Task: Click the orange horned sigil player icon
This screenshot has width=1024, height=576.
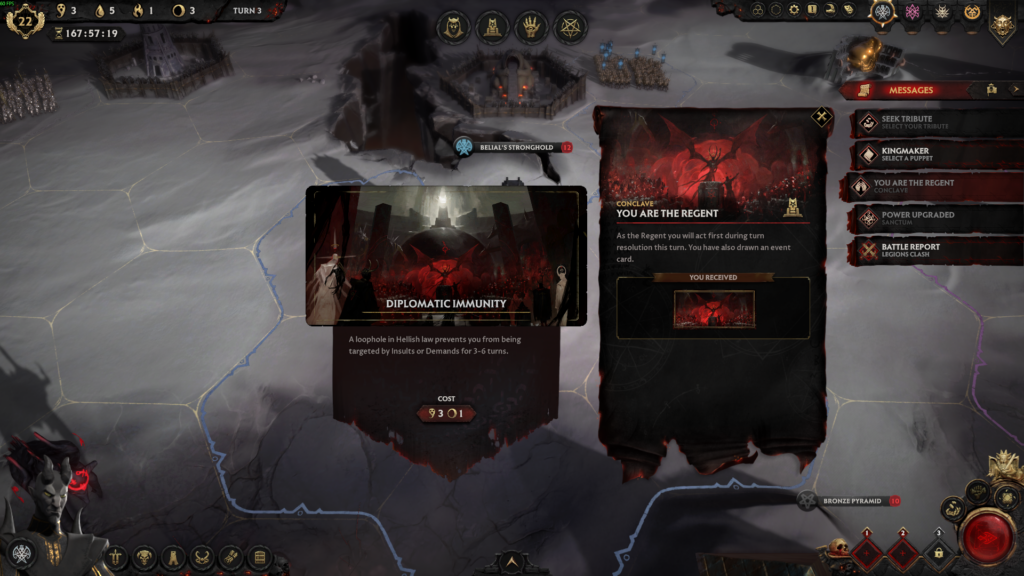Action: 971,12
